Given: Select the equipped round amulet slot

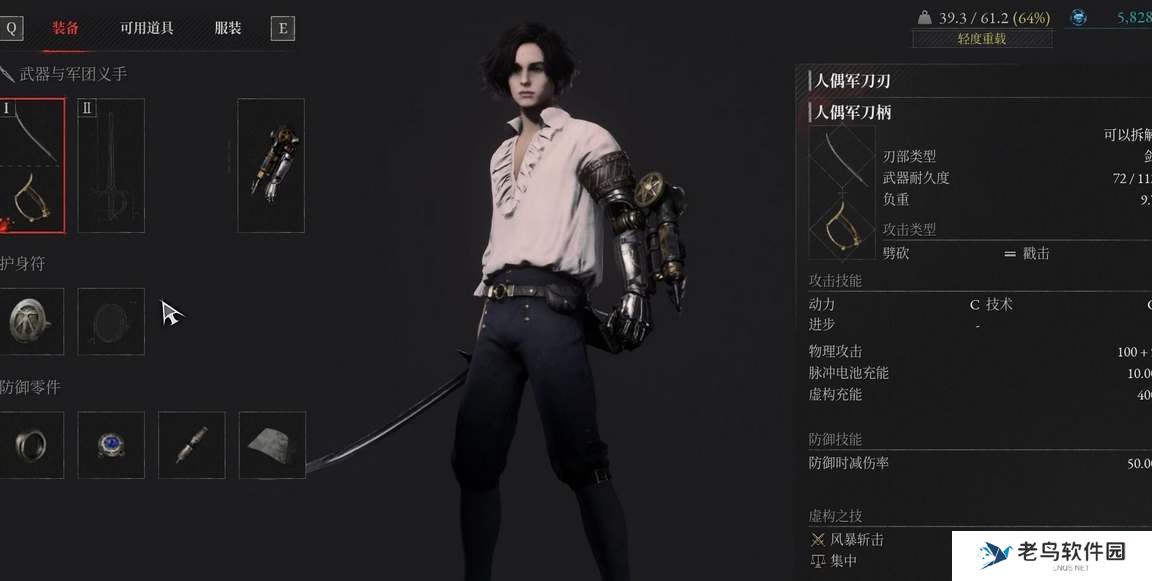Looking at the screenshot, I should tap(31, 321).
